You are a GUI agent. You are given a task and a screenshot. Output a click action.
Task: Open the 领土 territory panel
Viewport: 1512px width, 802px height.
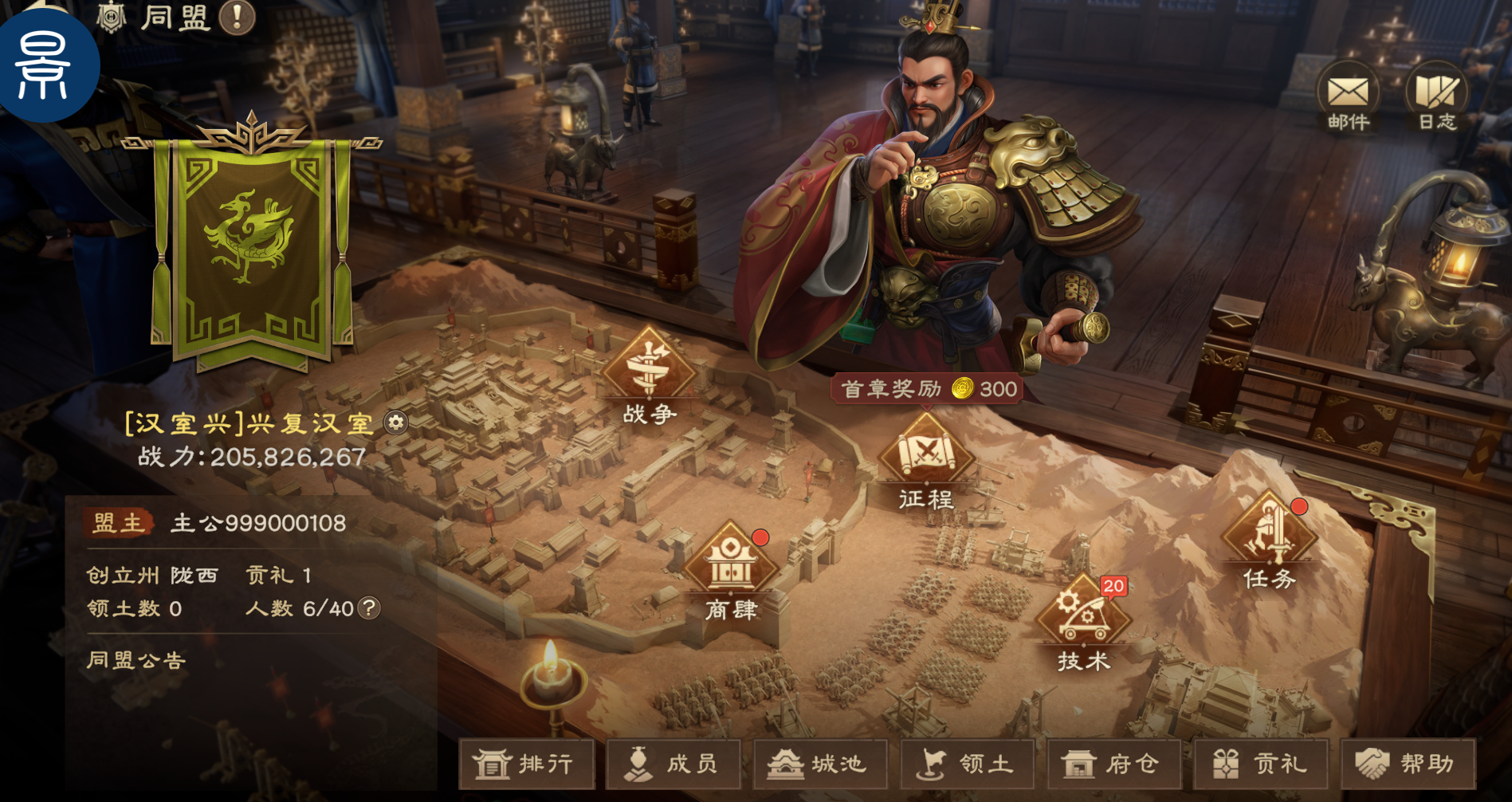[x=967, y=764]
